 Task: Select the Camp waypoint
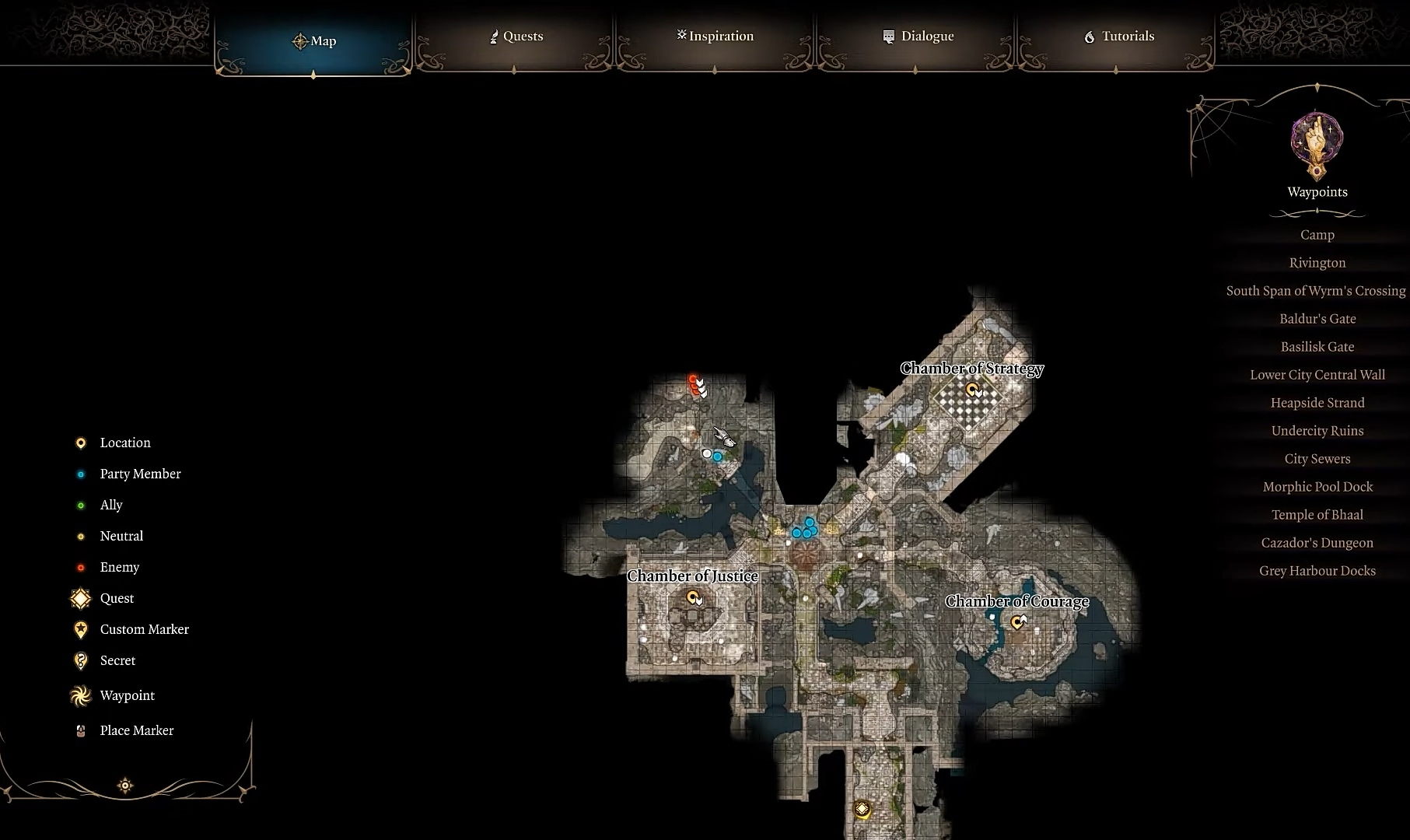click(1317, 234)
